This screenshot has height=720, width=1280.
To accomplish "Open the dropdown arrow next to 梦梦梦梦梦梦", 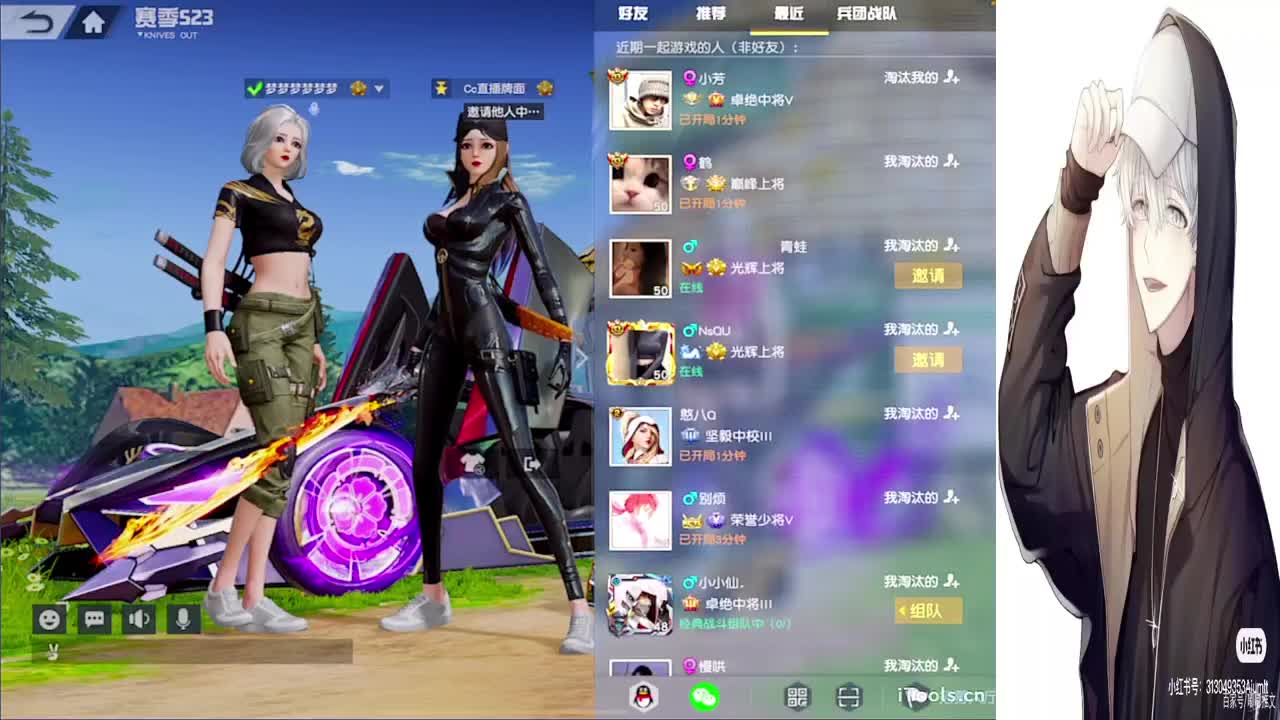I will (x=381, y=89).
